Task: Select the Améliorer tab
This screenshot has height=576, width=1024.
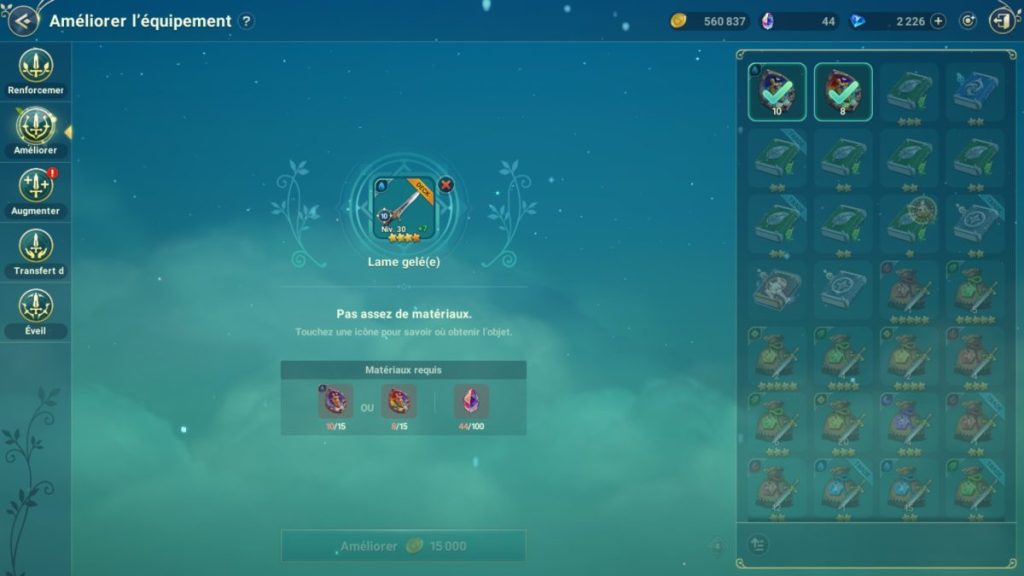Action: click(x=36, y=132)
